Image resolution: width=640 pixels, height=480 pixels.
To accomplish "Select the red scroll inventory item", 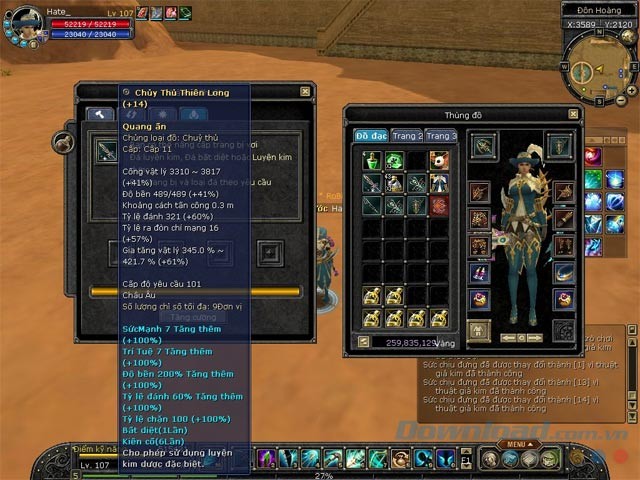I will coord(440,205).
